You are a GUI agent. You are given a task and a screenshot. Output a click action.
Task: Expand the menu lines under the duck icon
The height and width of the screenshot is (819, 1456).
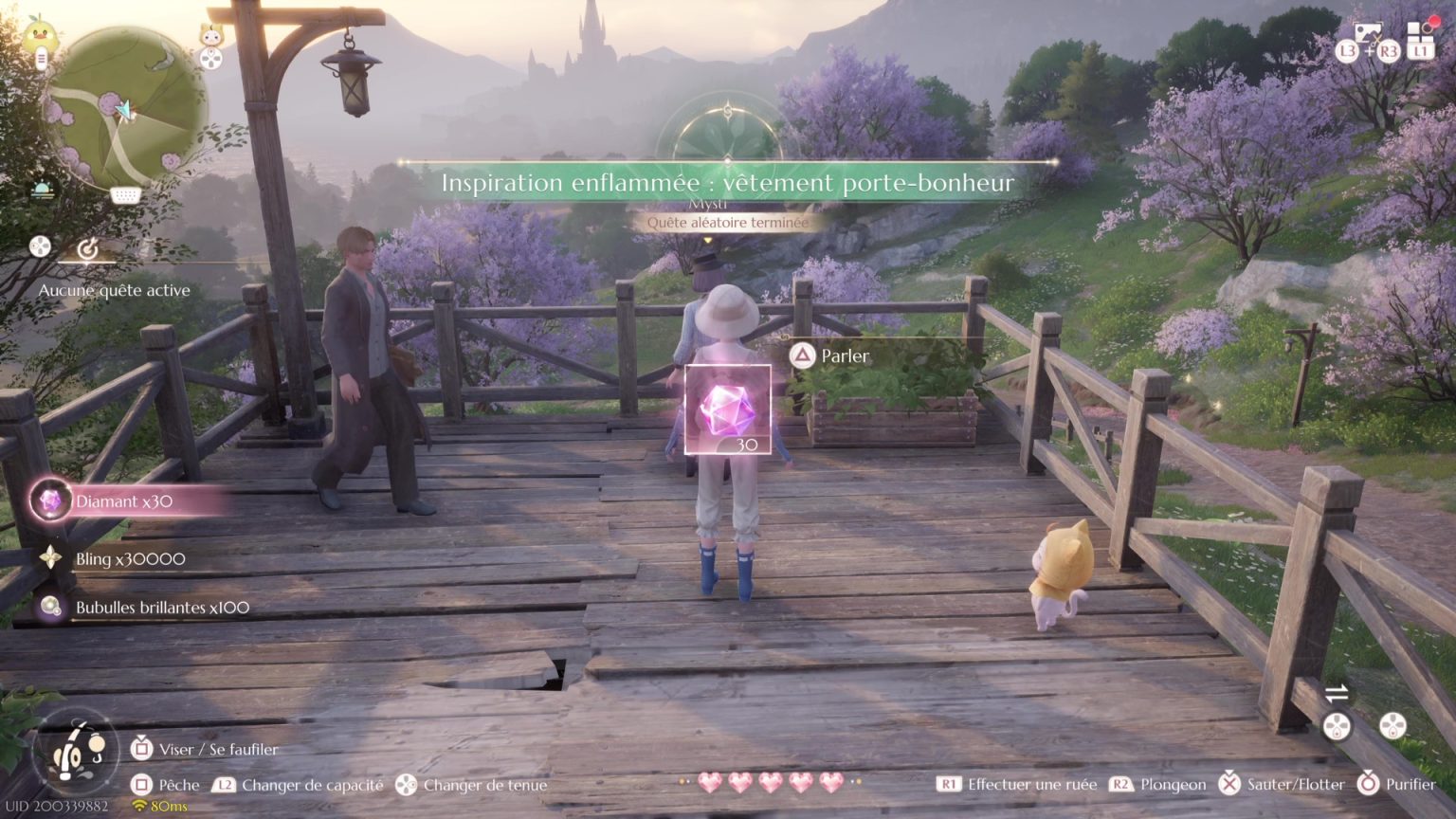pyautogui.click(x=41, y=58)
